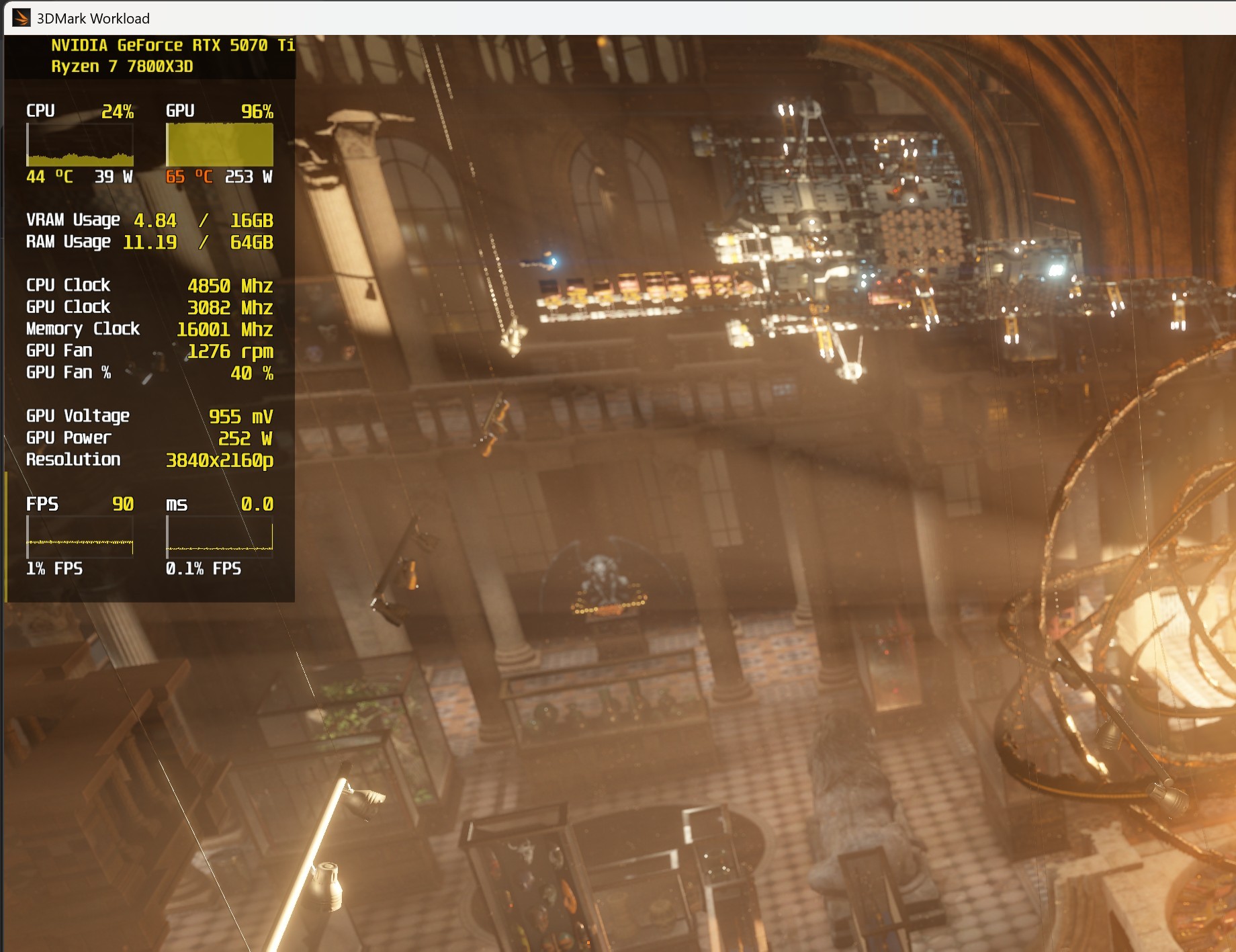Image resolution: width=1236 pixels, height=952 pixels.
Task: Toggle the GPU percentage display
Action: 258,112
